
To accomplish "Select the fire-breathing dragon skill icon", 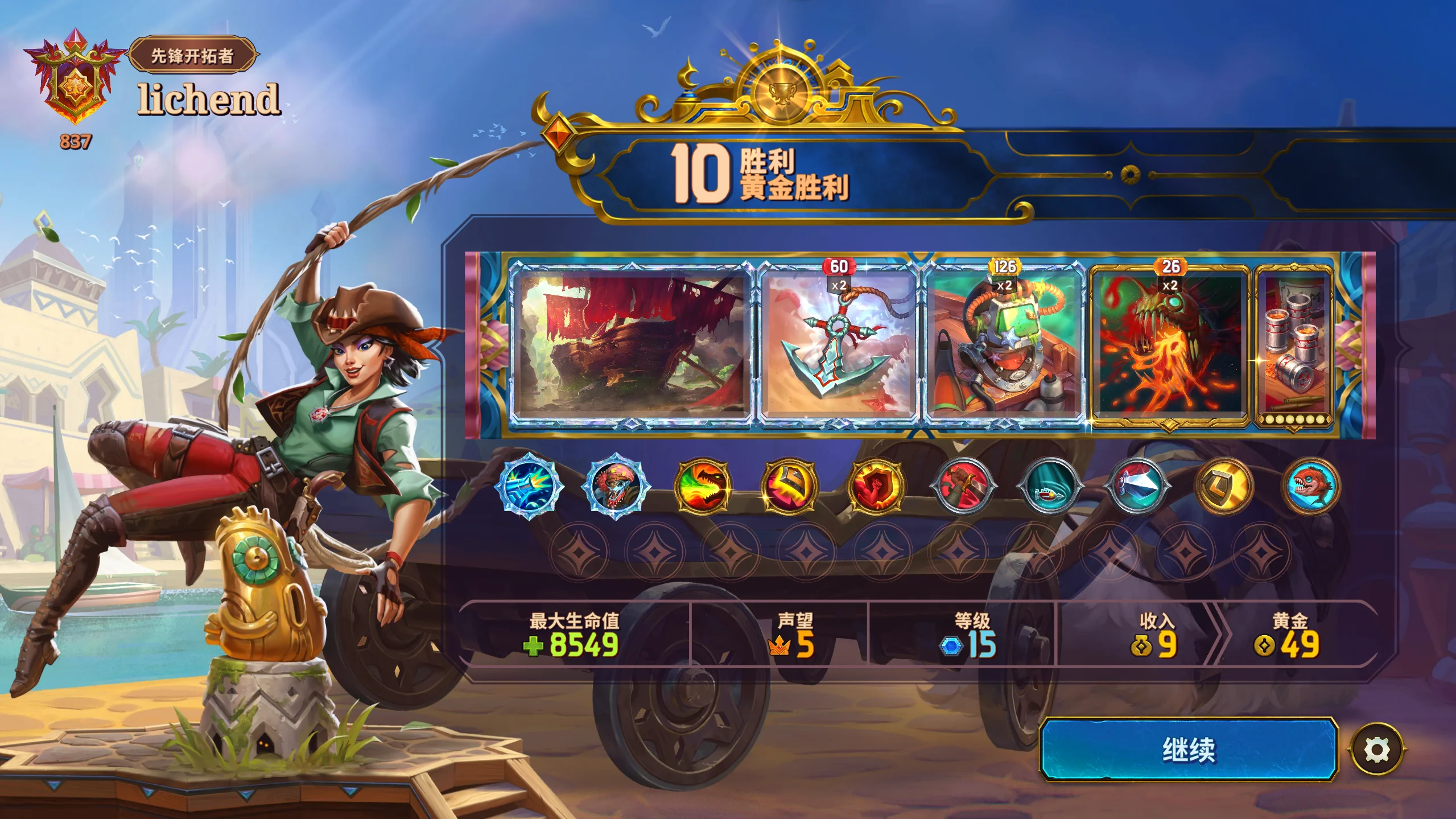I will [x=703, y=487].
